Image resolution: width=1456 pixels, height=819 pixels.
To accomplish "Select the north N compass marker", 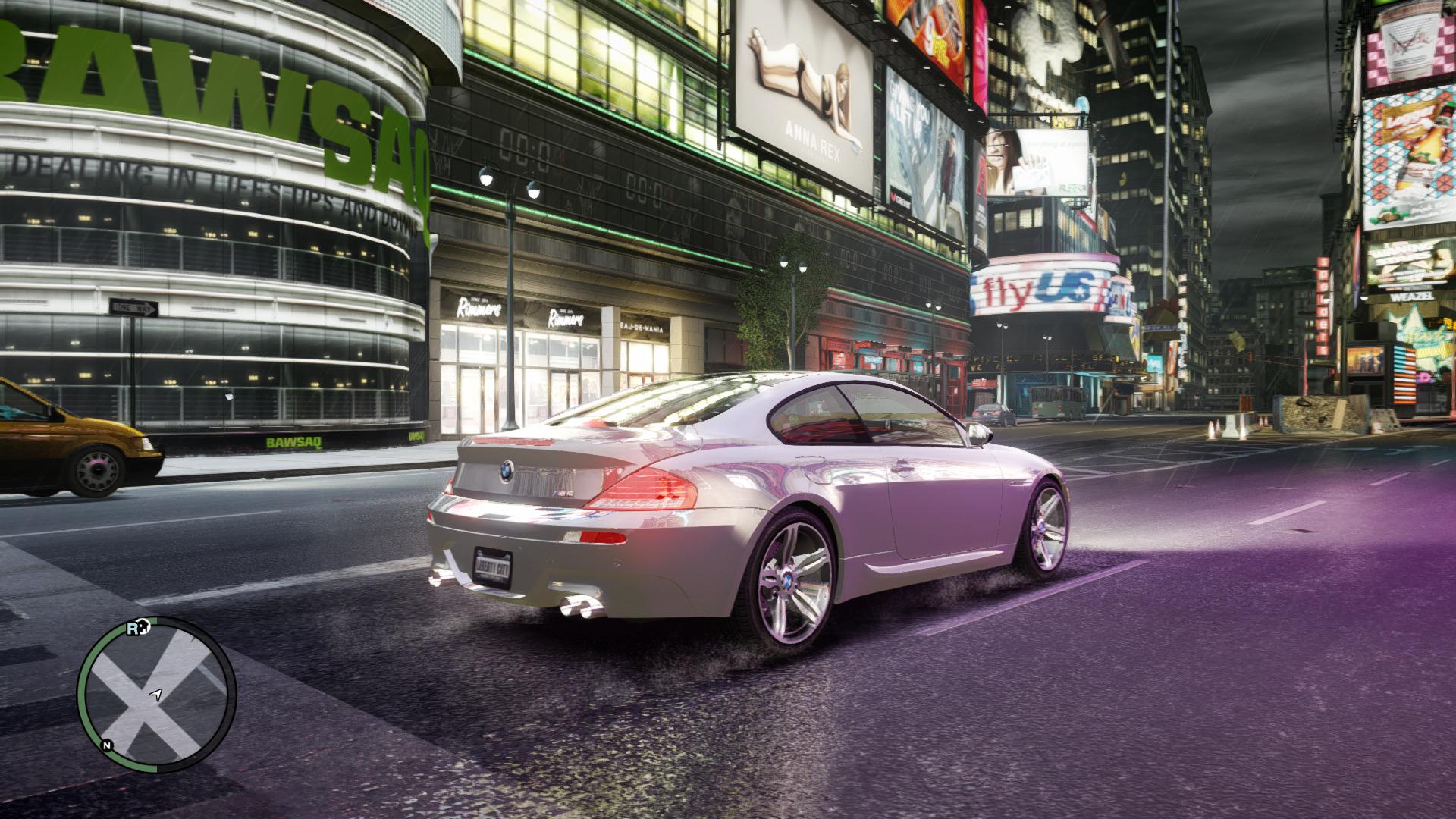I will tap(108, 745).
